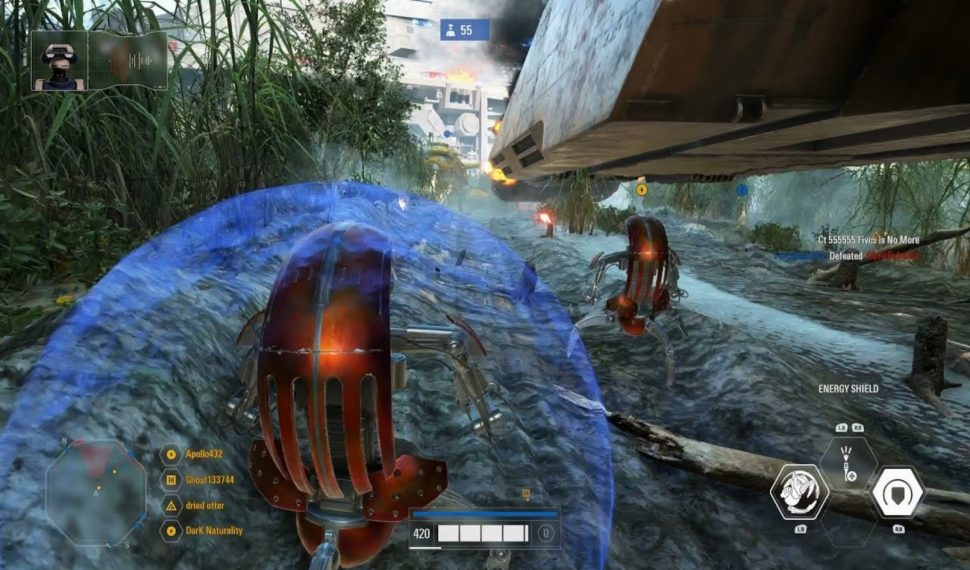Open the comms transmission portrait panel
The height and width of the screenshot is (570, 970).
click(99, 61)
